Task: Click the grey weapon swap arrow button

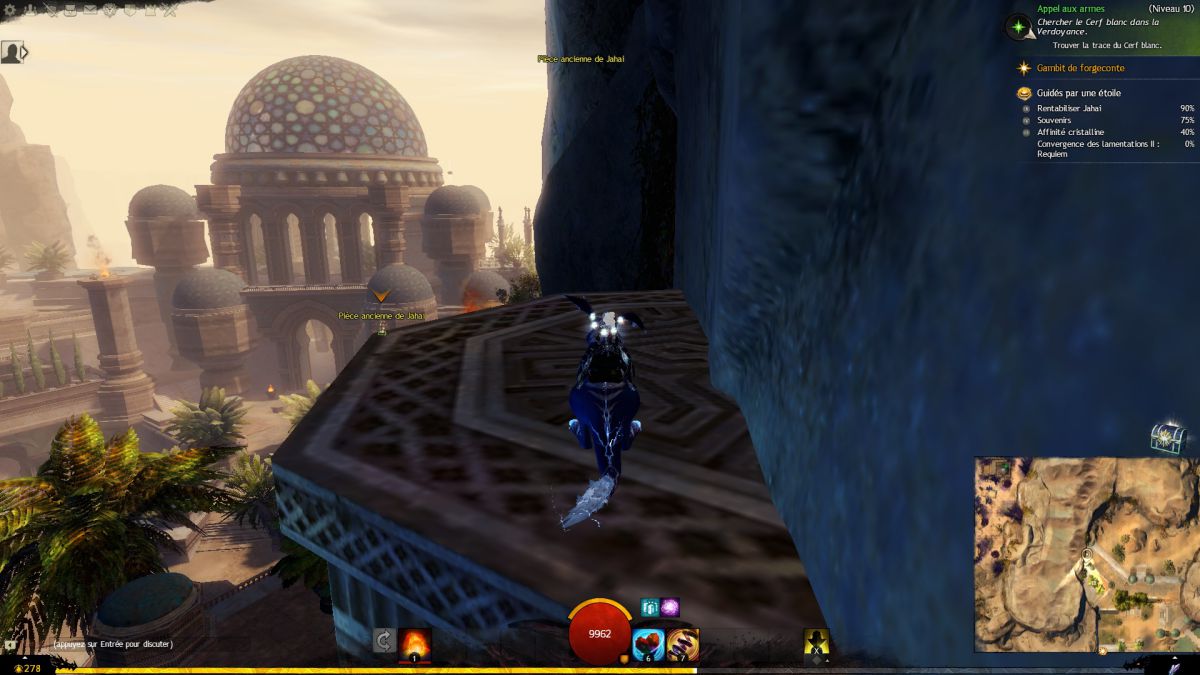Action: click(x=383, y=642)
